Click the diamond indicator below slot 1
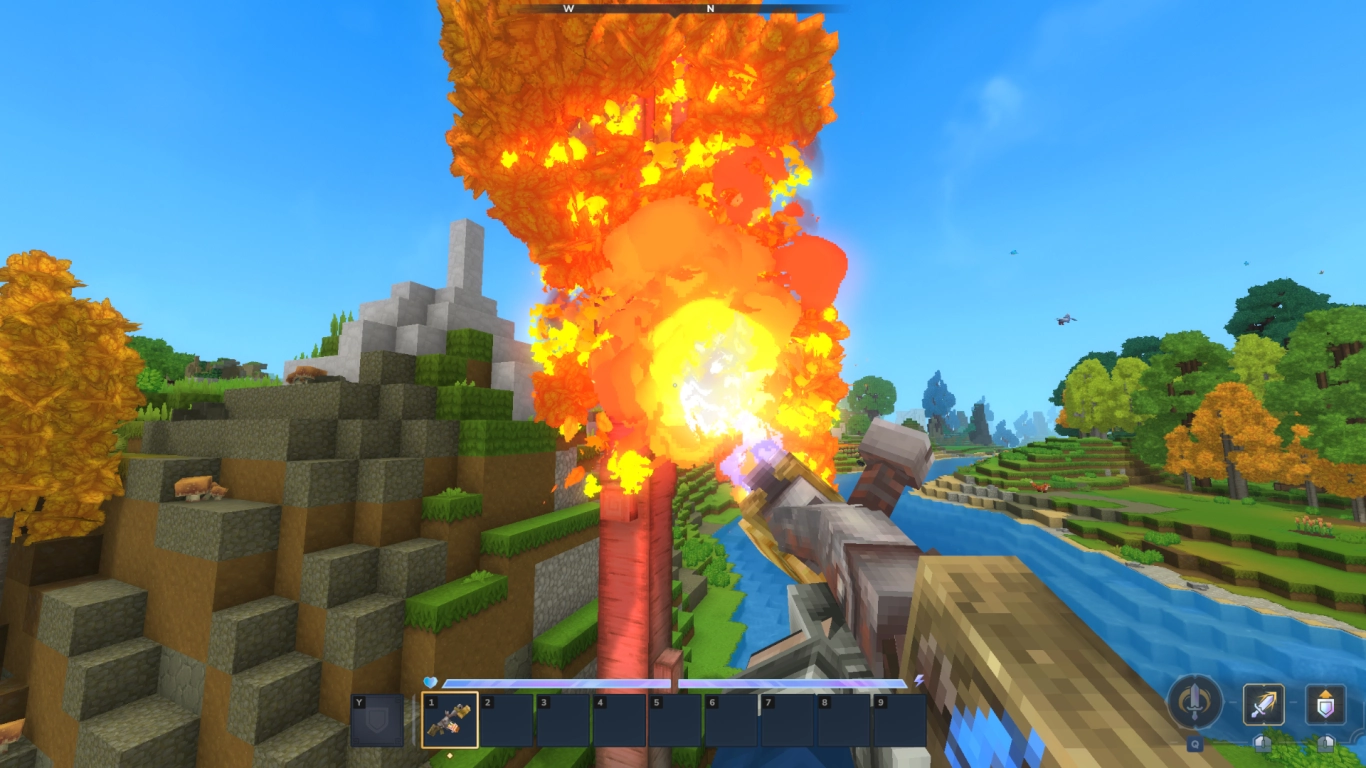The height and width of the screenshot is (768, 1366). pos(450,755)
